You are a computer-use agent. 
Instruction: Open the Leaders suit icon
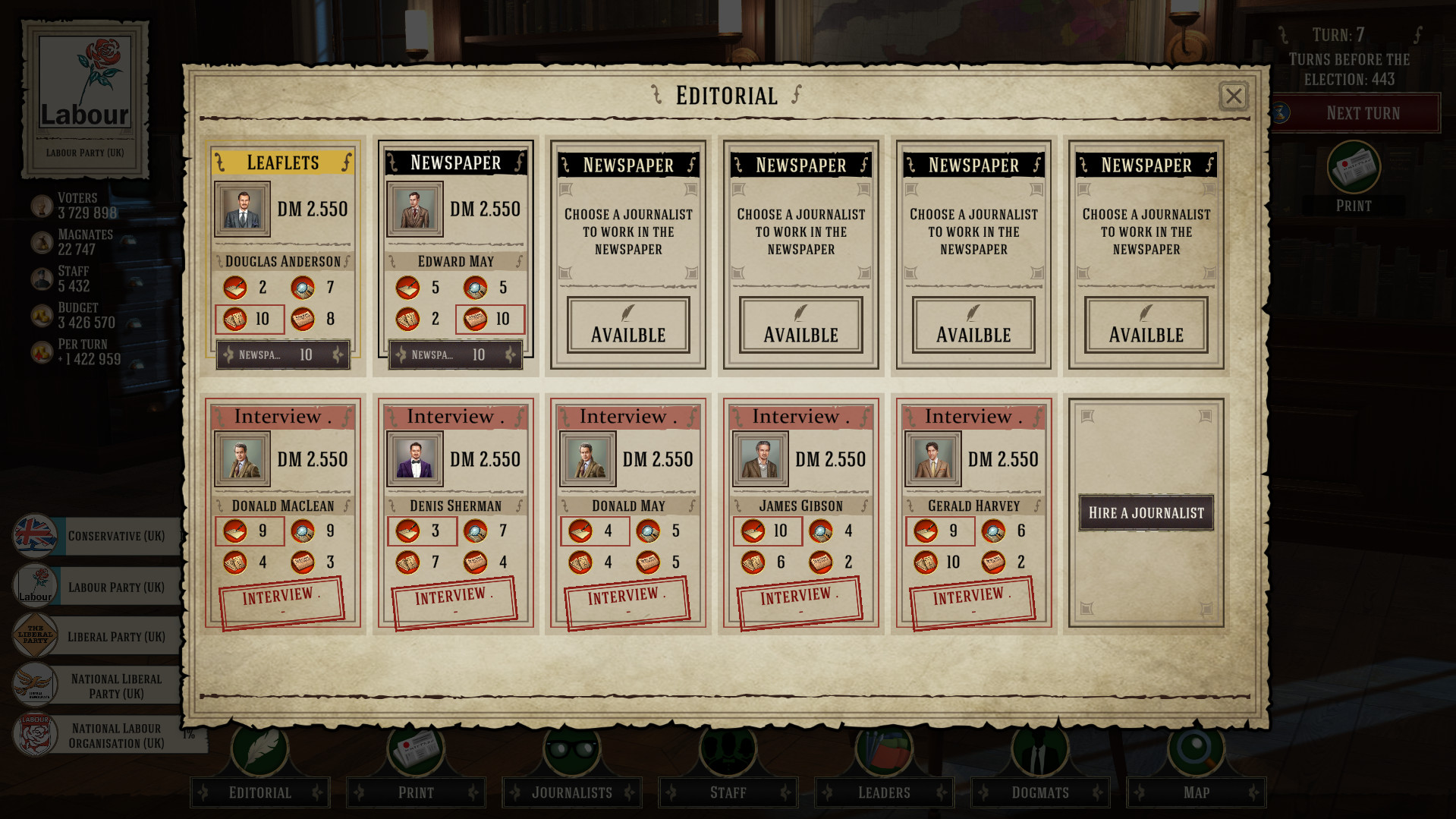pos(883,751)
